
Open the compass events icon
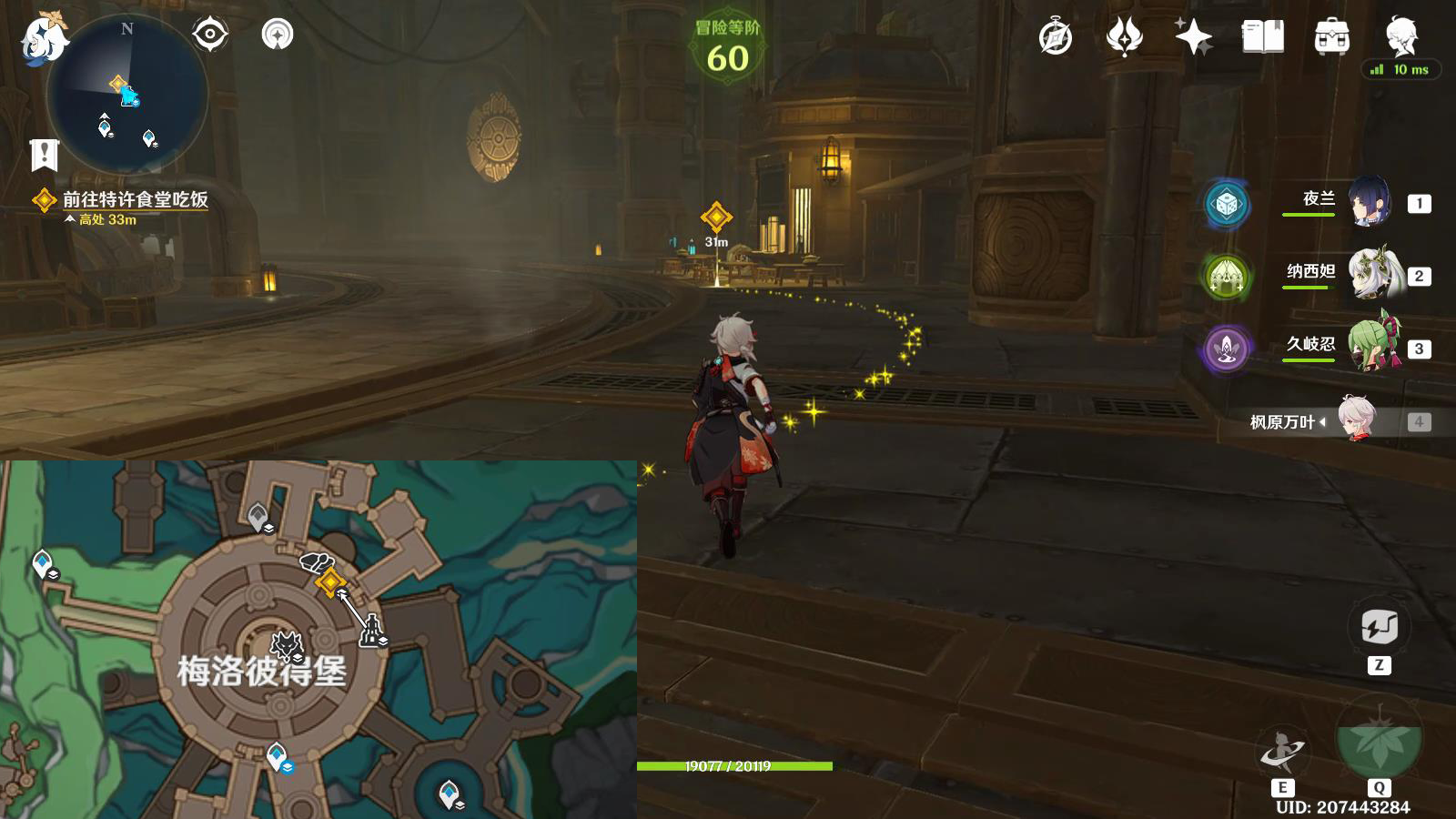pyautogui.click(x=1056, y=37)
